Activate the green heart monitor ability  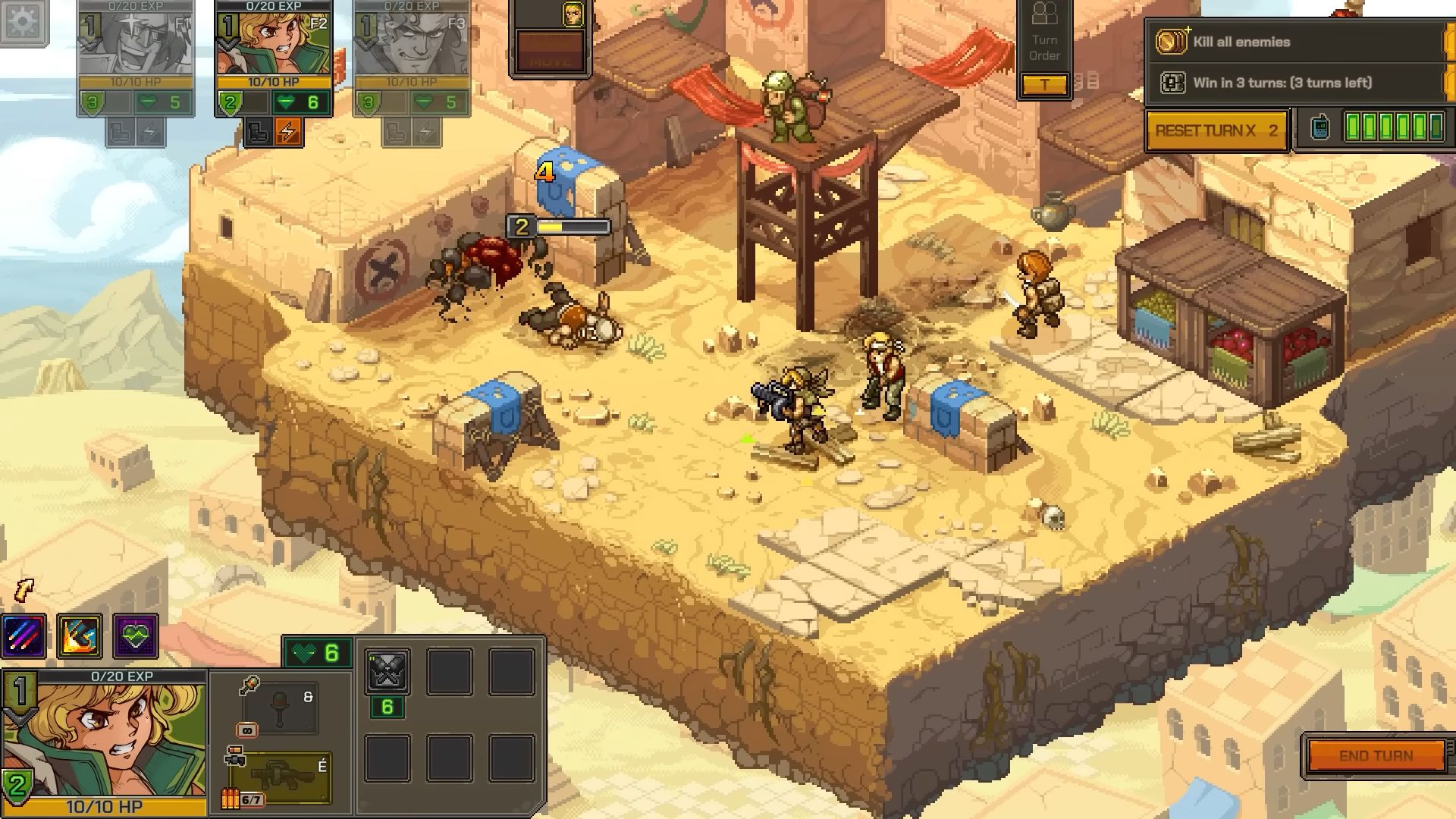pos(136,635)
